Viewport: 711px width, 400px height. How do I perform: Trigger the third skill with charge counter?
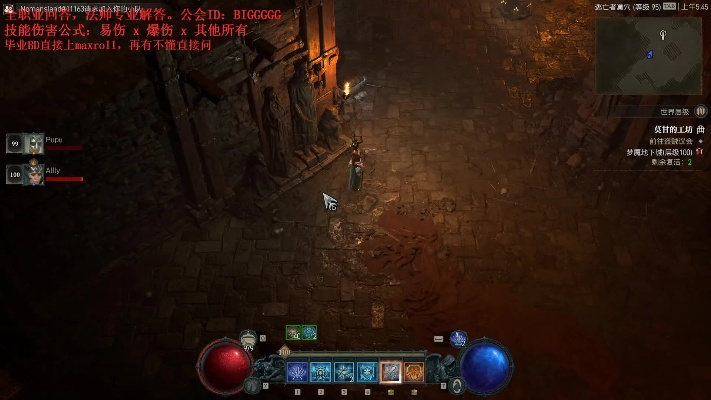point(344,372)
